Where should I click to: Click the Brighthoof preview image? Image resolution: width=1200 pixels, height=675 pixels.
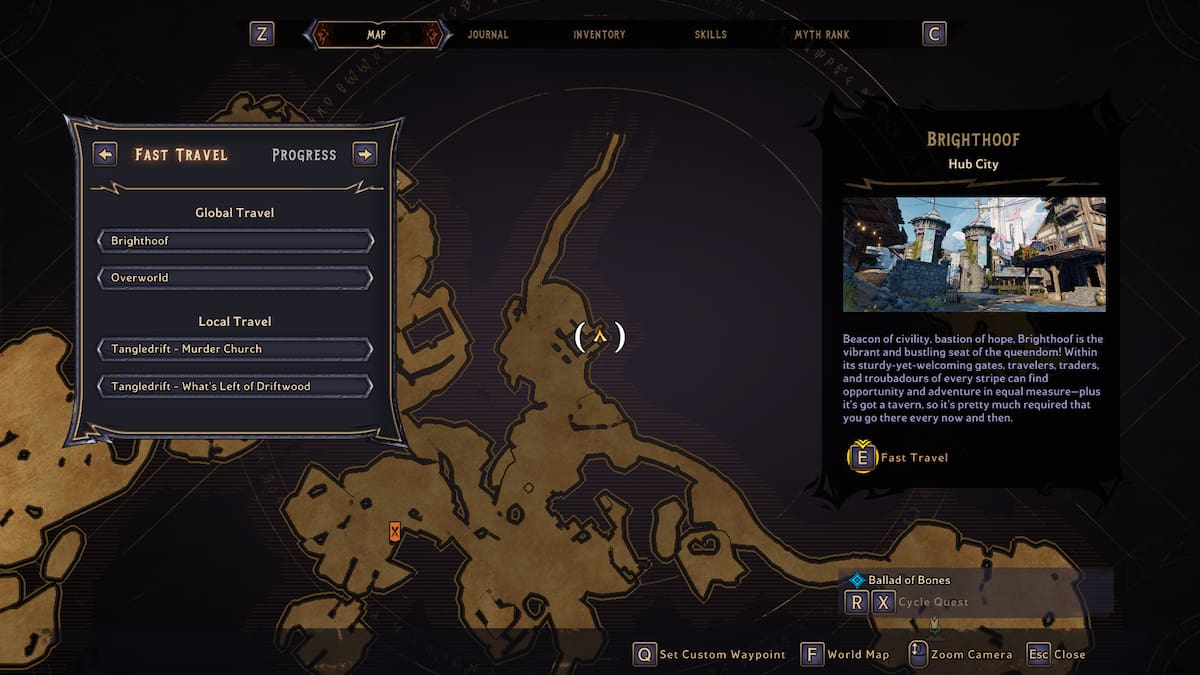[x=974, y=254]
